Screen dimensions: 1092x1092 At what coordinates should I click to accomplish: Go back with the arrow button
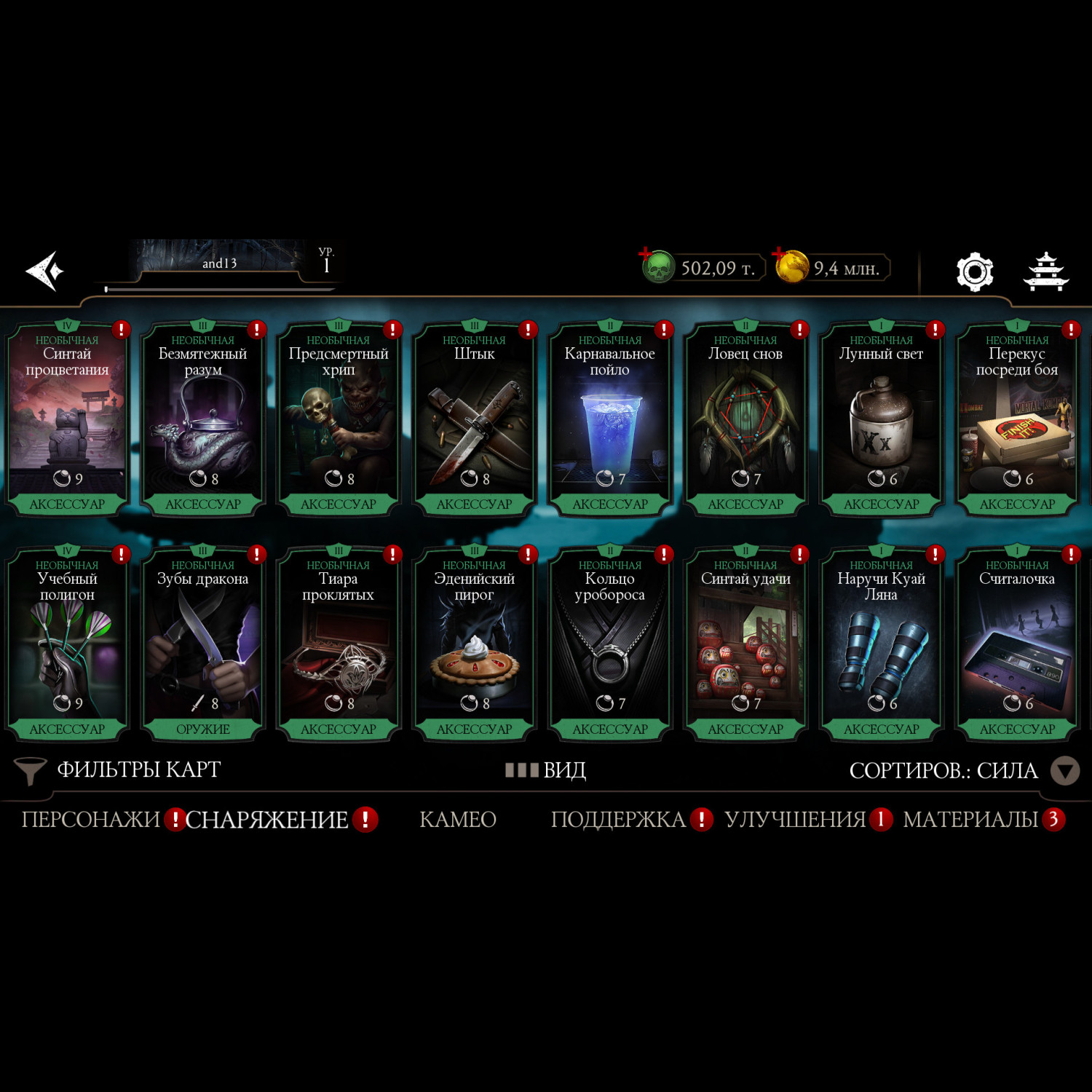pos(45,271)
